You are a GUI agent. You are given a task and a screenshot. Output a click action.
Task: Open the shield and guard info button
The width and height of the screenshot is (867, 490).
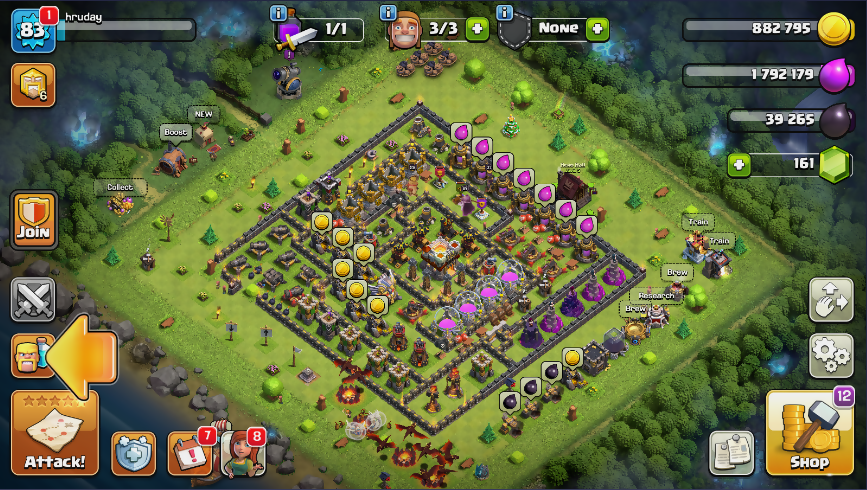(x=133, y=453)
